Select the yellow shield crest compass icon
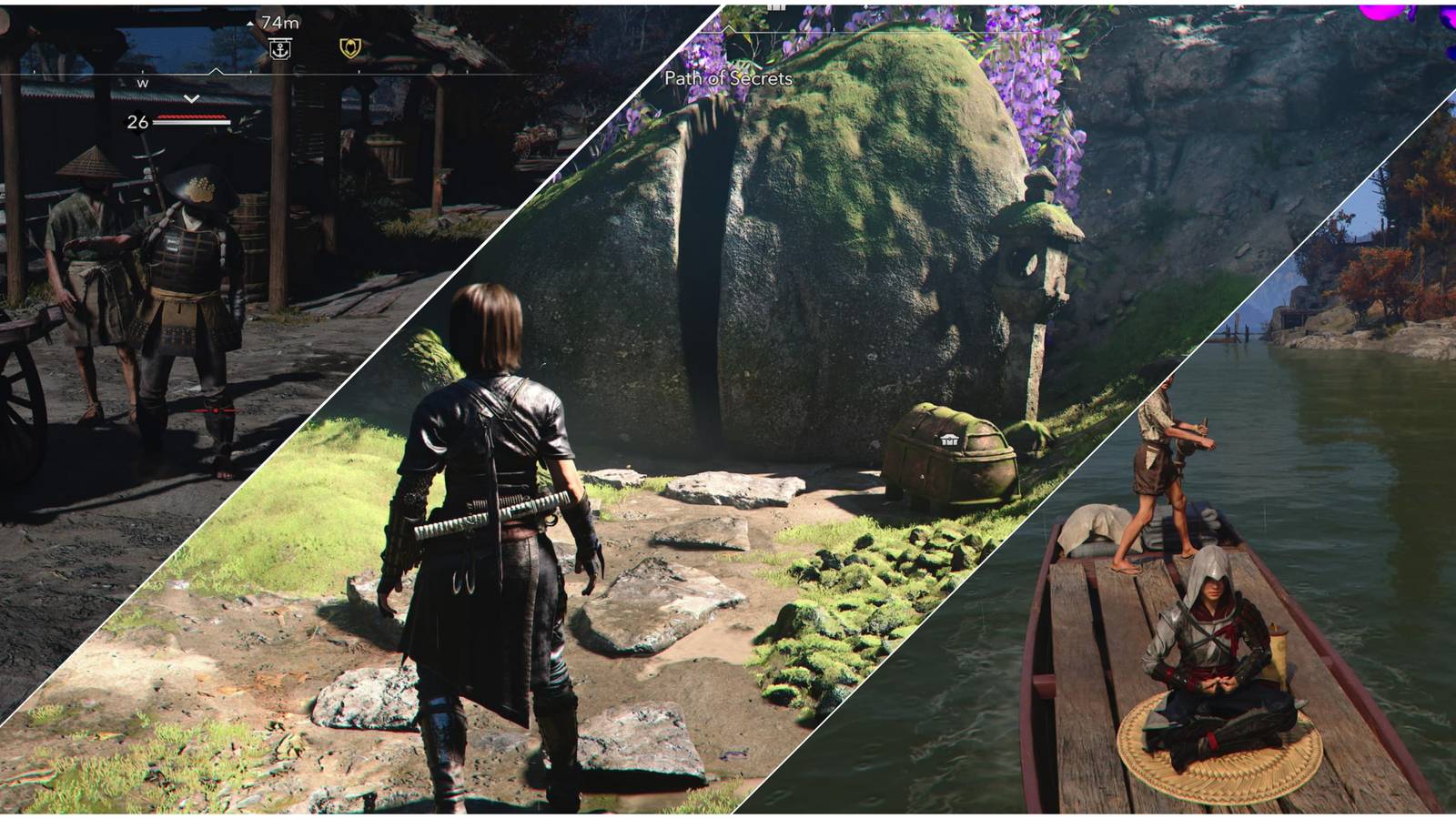This screenshot has width=1456, height=819. (x=349, y=48)
